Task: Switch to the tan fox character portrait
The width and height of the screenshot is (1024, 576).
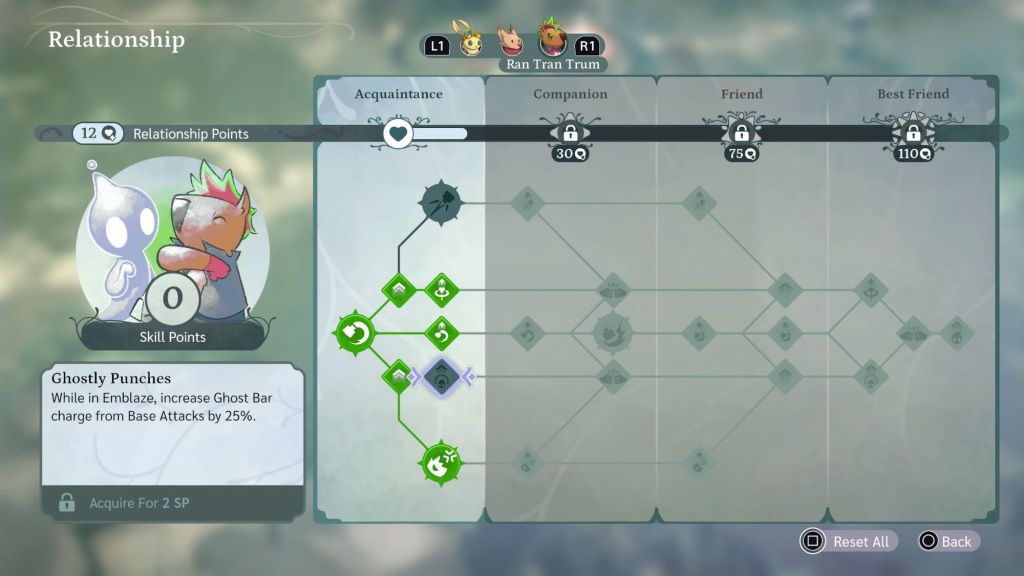Action: [x=512, y=41]
